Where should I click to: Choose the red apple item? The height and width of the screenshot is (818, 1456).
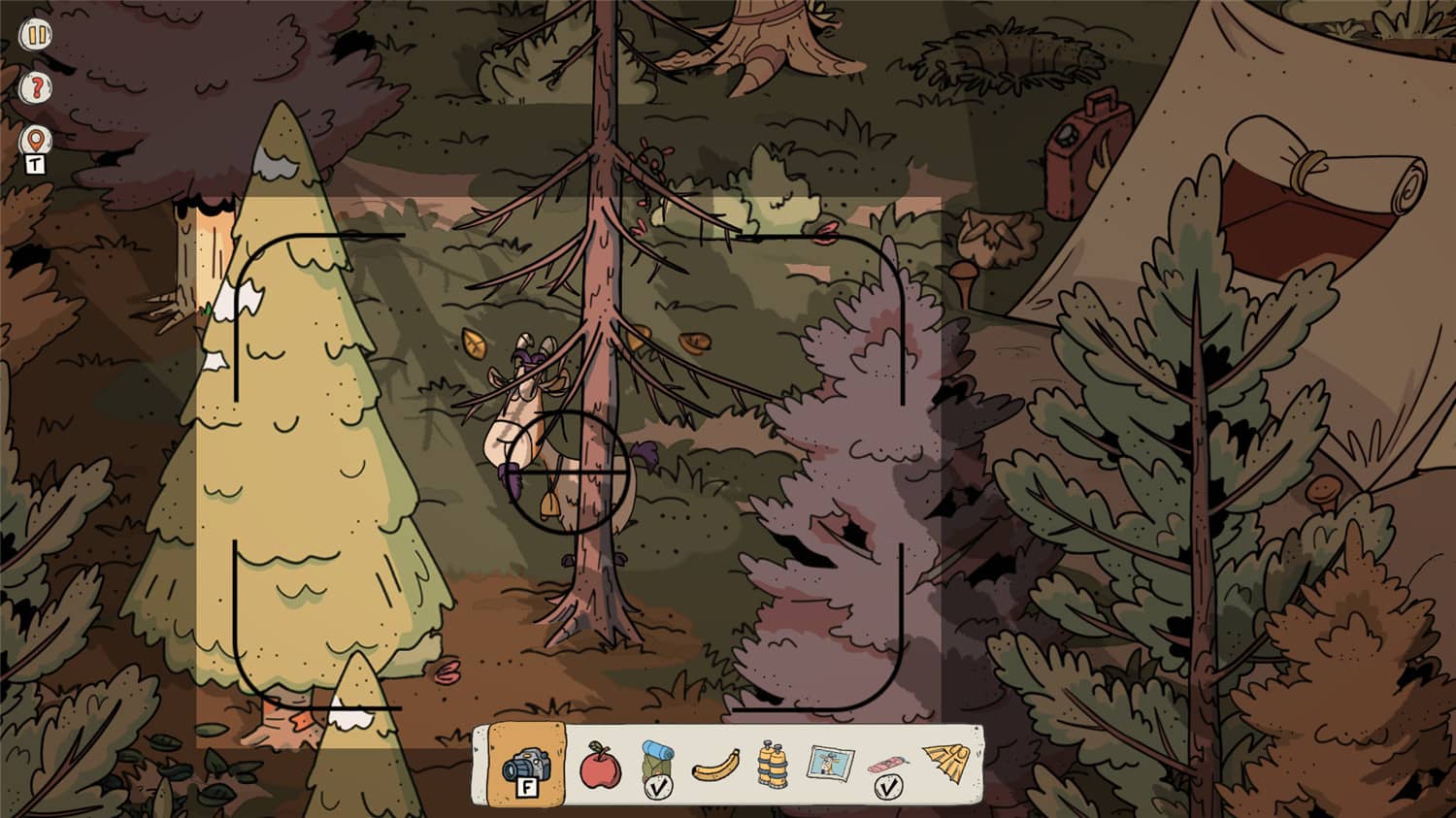pyautogui.click(x=599, y=766)
